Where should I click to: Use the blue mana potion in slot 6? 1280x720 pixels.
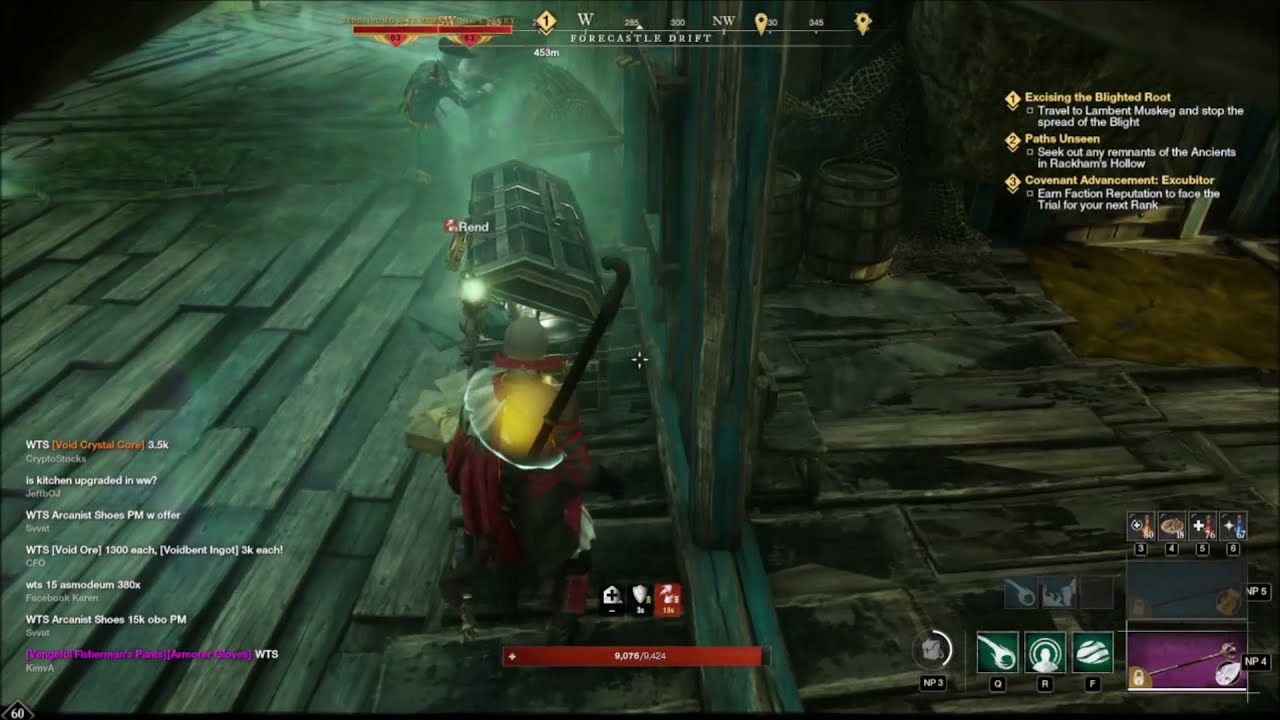(1233, 527)
